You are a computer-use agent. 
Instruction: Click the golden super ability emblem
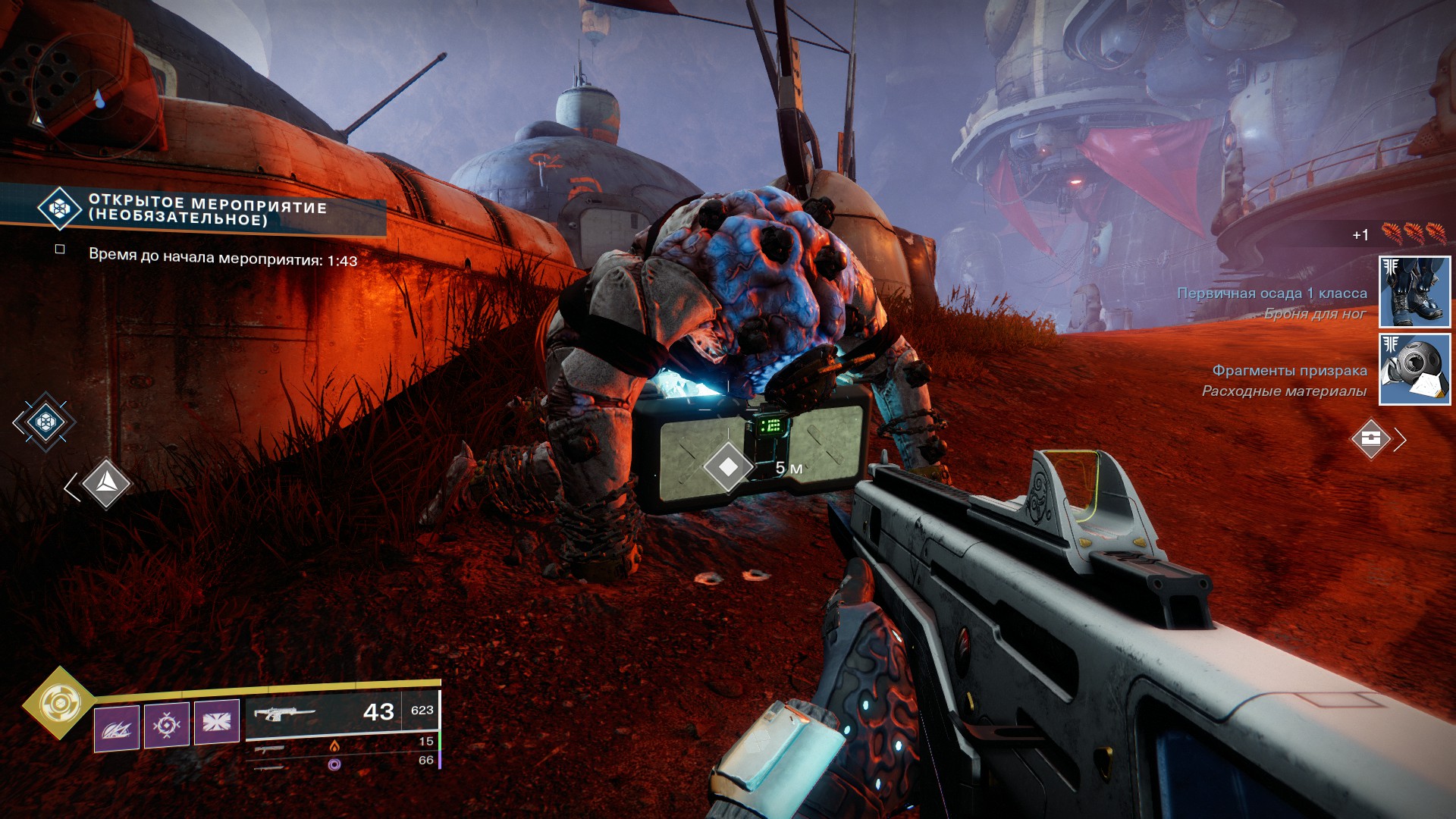click(58, 704)
